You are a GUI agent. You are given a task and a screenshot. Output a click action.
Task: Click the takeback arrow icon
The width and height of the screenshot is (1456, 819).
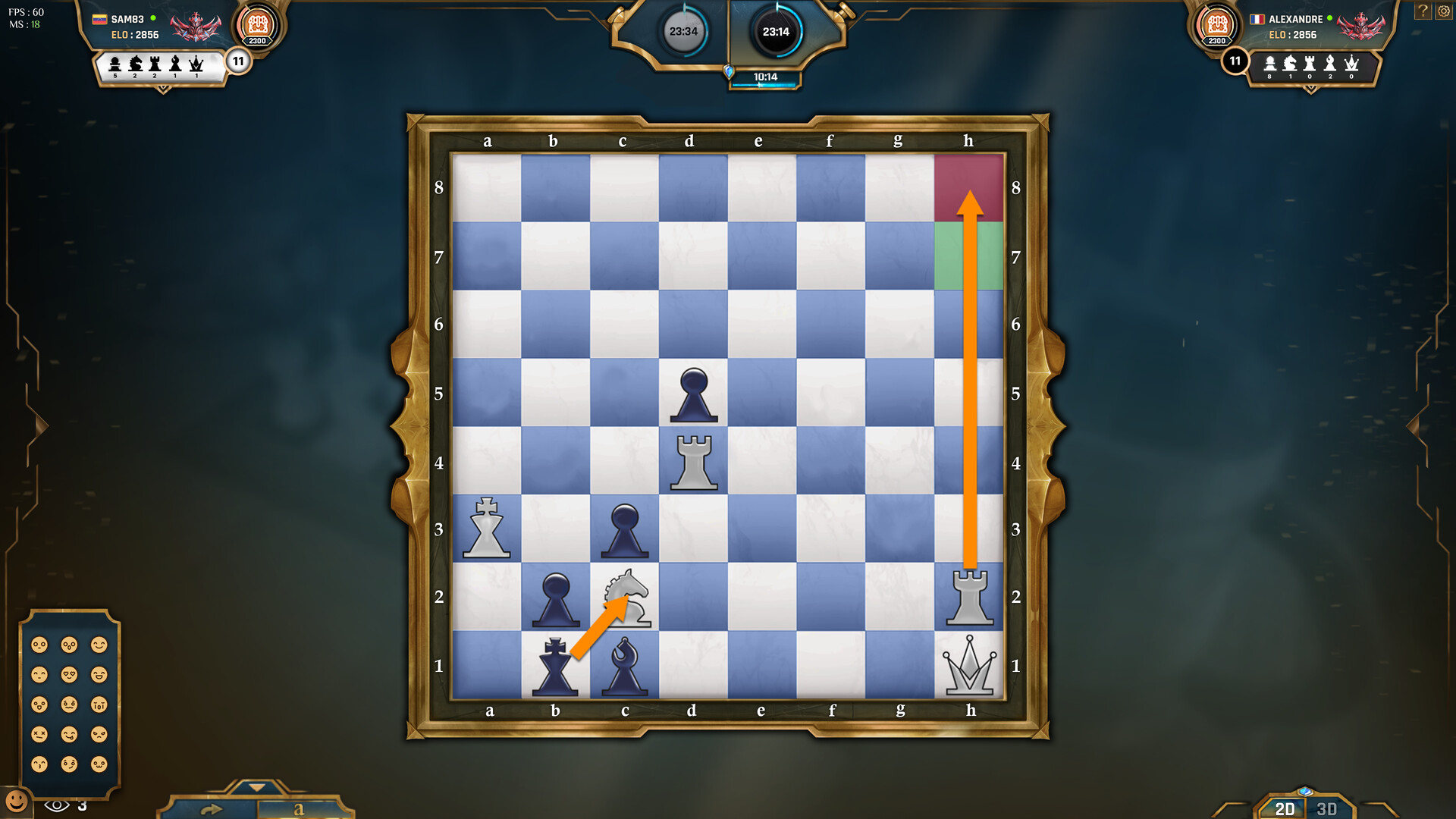click(x=212, y=808)
